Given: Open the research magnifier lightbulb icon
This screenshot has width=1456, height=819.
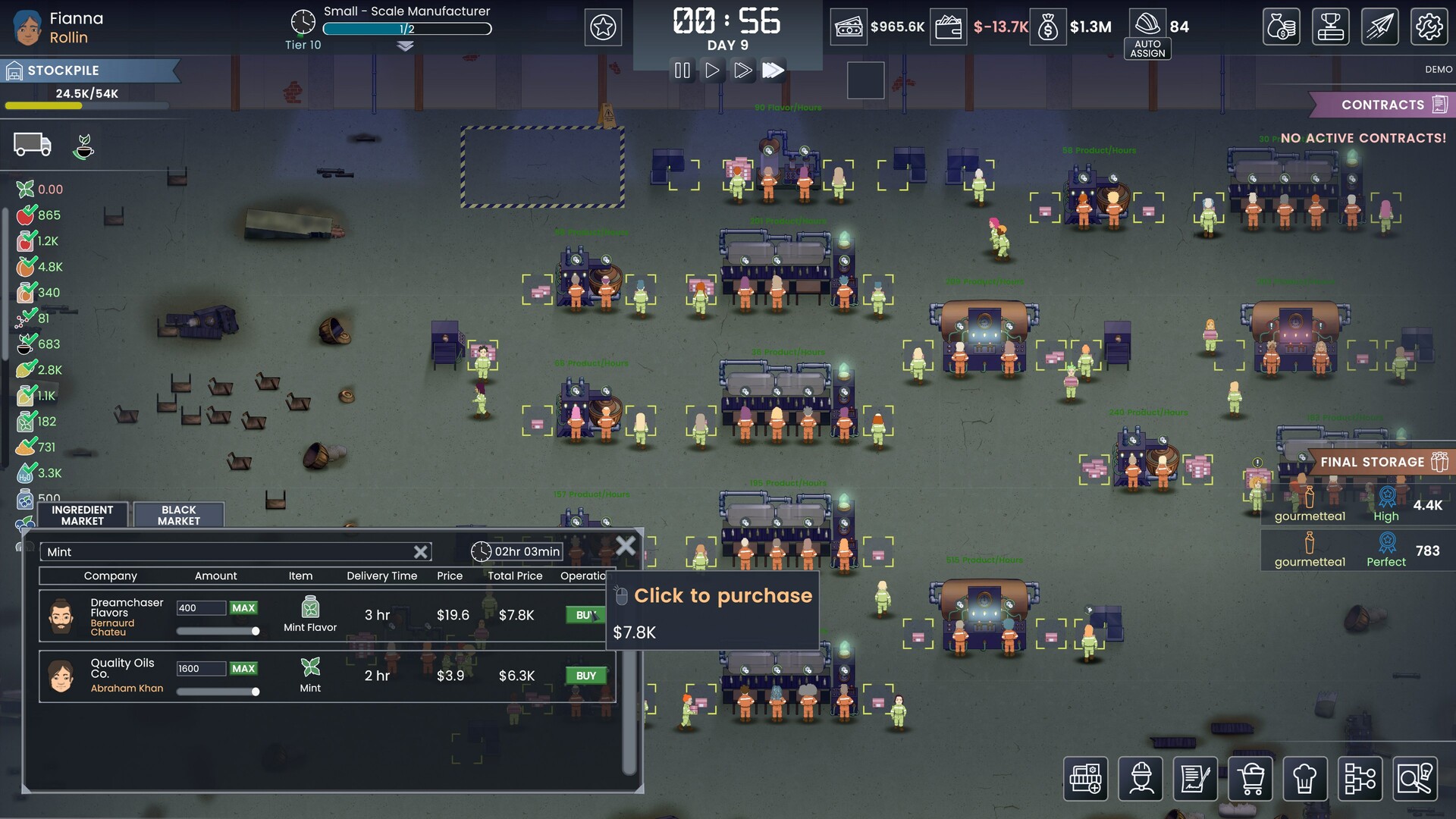Looking at the screenshot, I should [1414, 779].
